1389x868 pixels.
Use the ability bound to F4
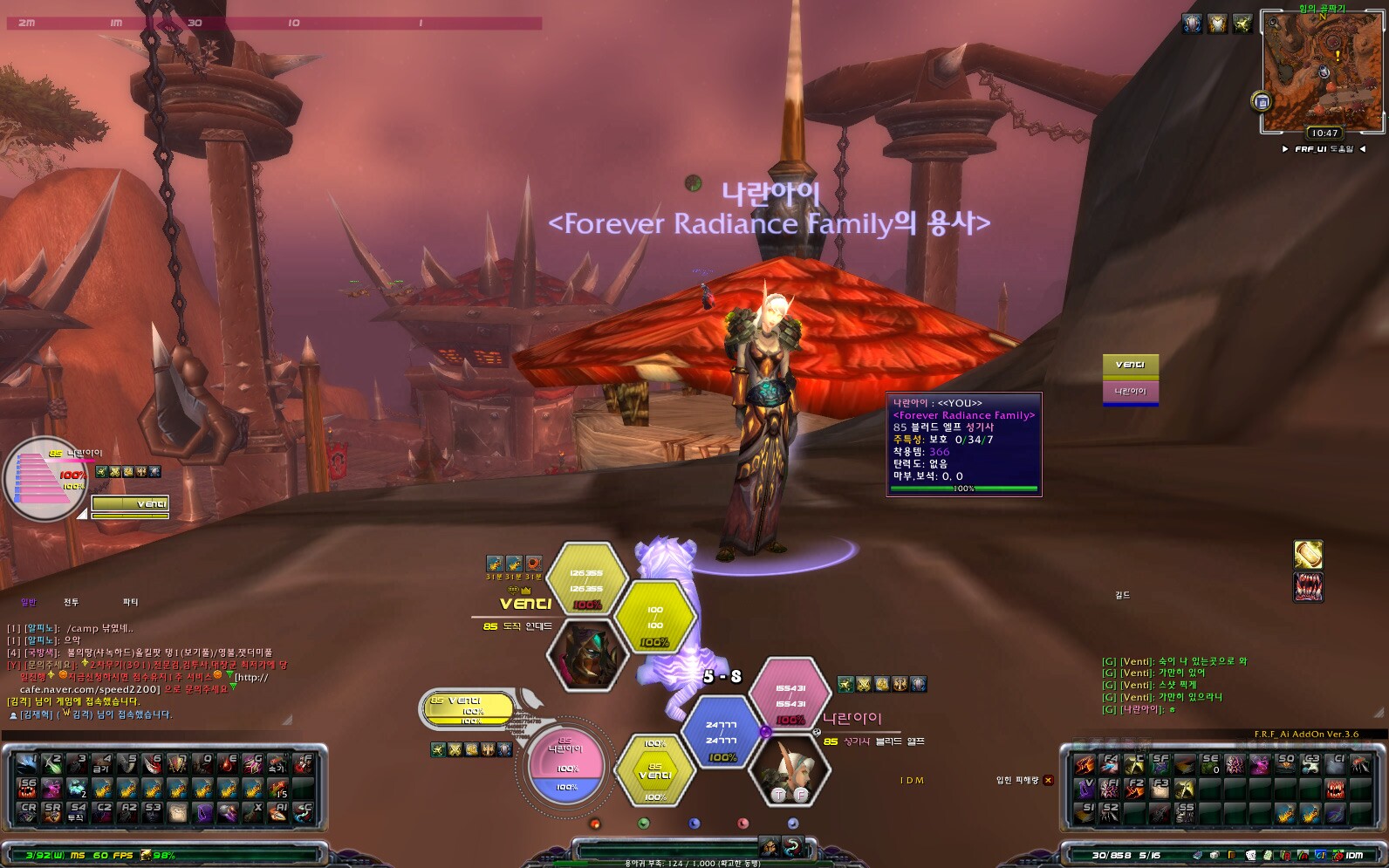pyautogui.click(x=1109, y=765)
